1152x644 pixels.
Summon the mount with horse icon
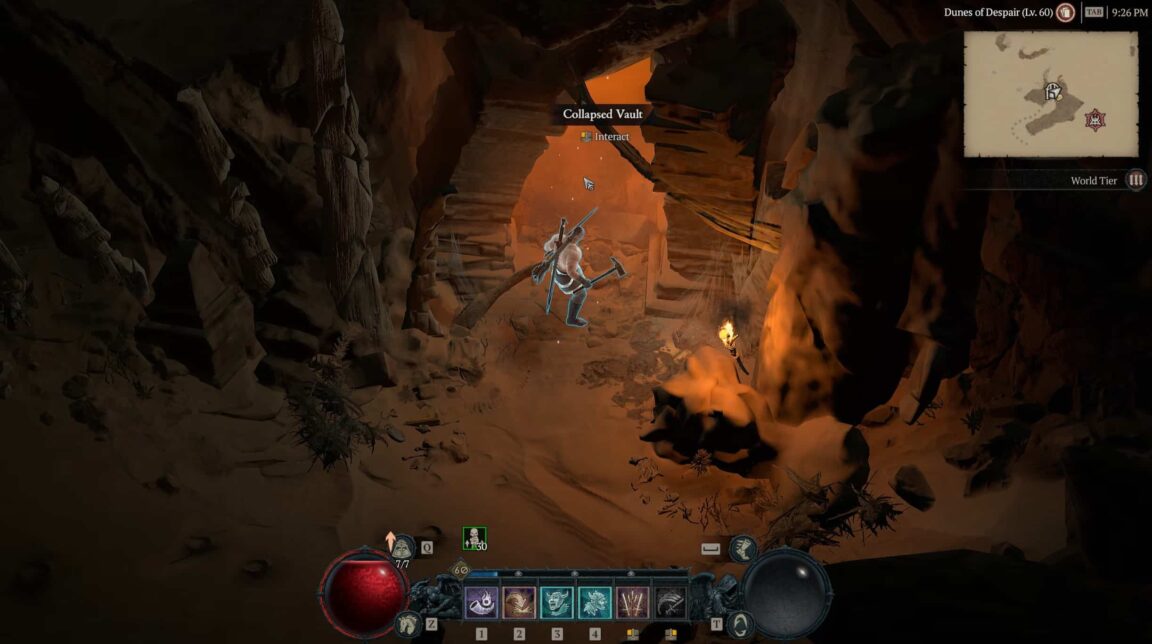pyautogui.click(x=408, y=623)
